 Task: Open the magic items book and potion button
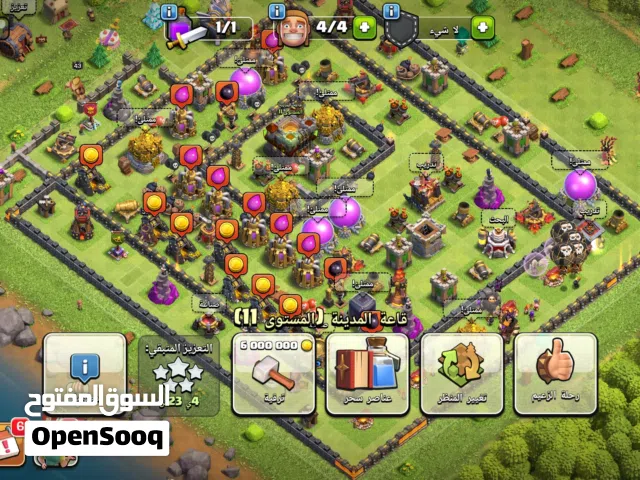[367, 373]
